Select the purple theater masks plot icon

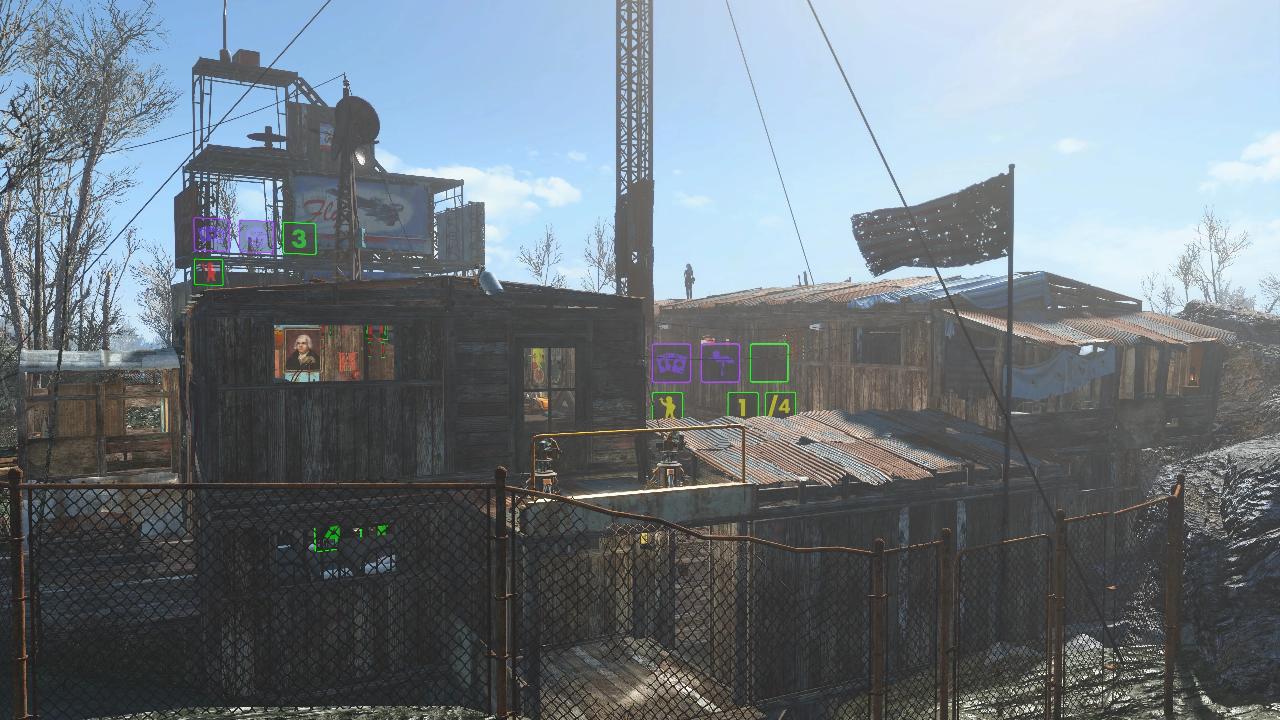pyautogui.click(x=671, y=363)
